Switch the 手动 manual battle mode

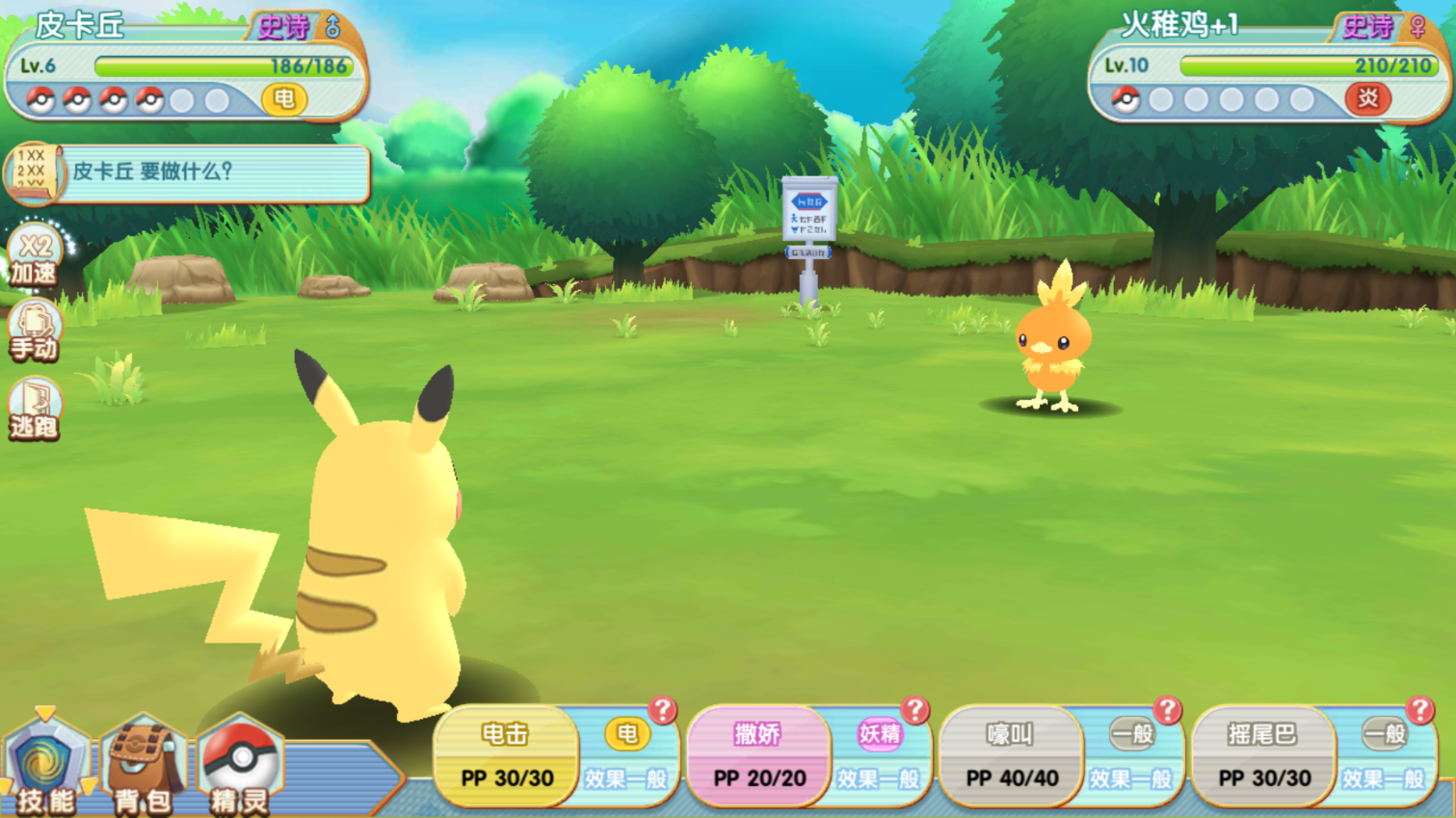[35, 333]
